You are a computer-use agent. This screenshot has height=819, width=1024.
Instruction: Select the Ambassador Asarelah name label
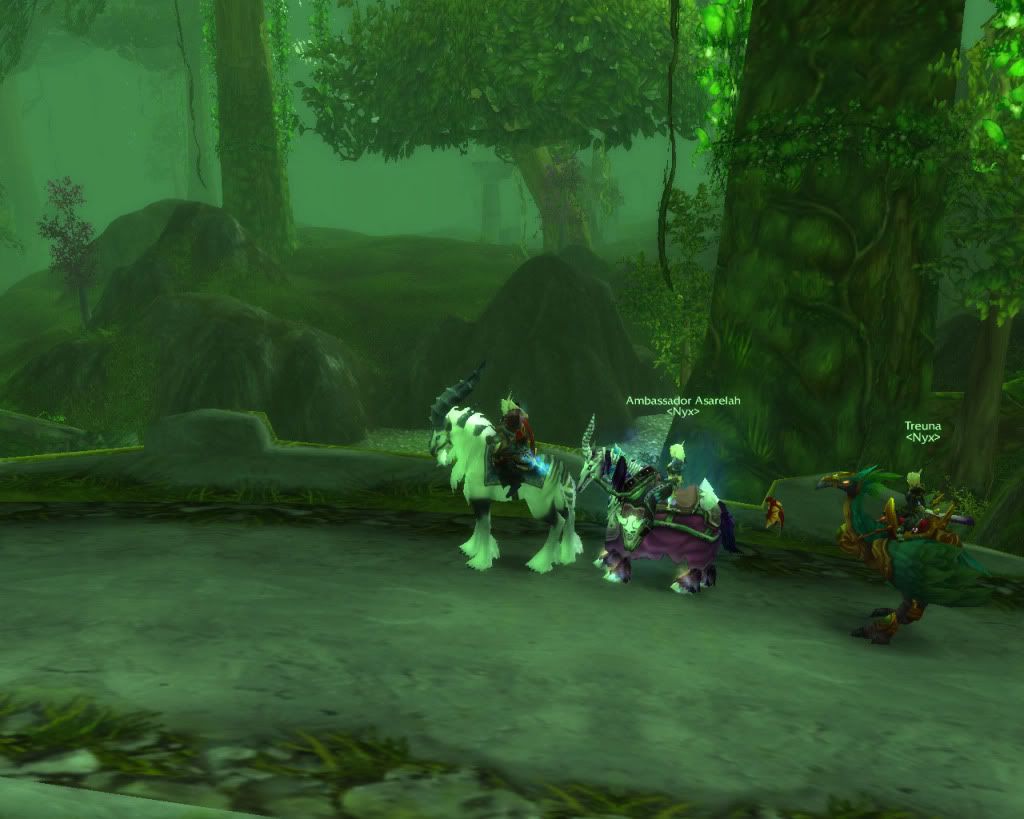[x=683, y=400]
